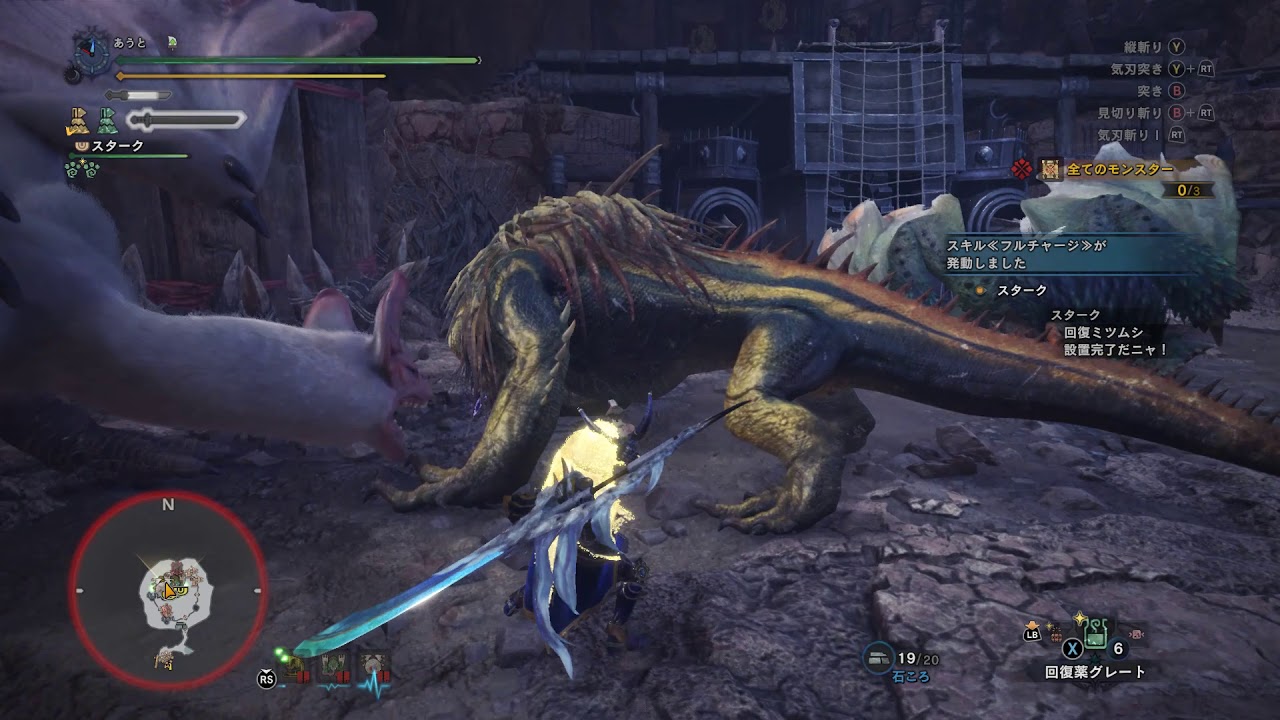The image size is (1280, 720).
Task: Select the green mantle equipment icon
Action: click(107, 121)
